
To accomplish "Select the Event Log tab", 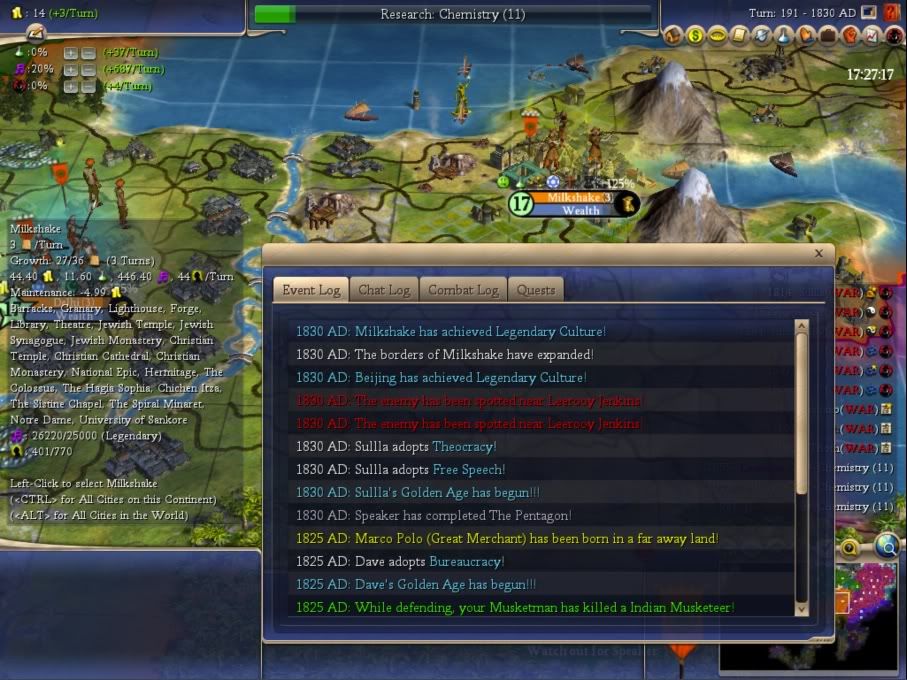I will [311, 290].
